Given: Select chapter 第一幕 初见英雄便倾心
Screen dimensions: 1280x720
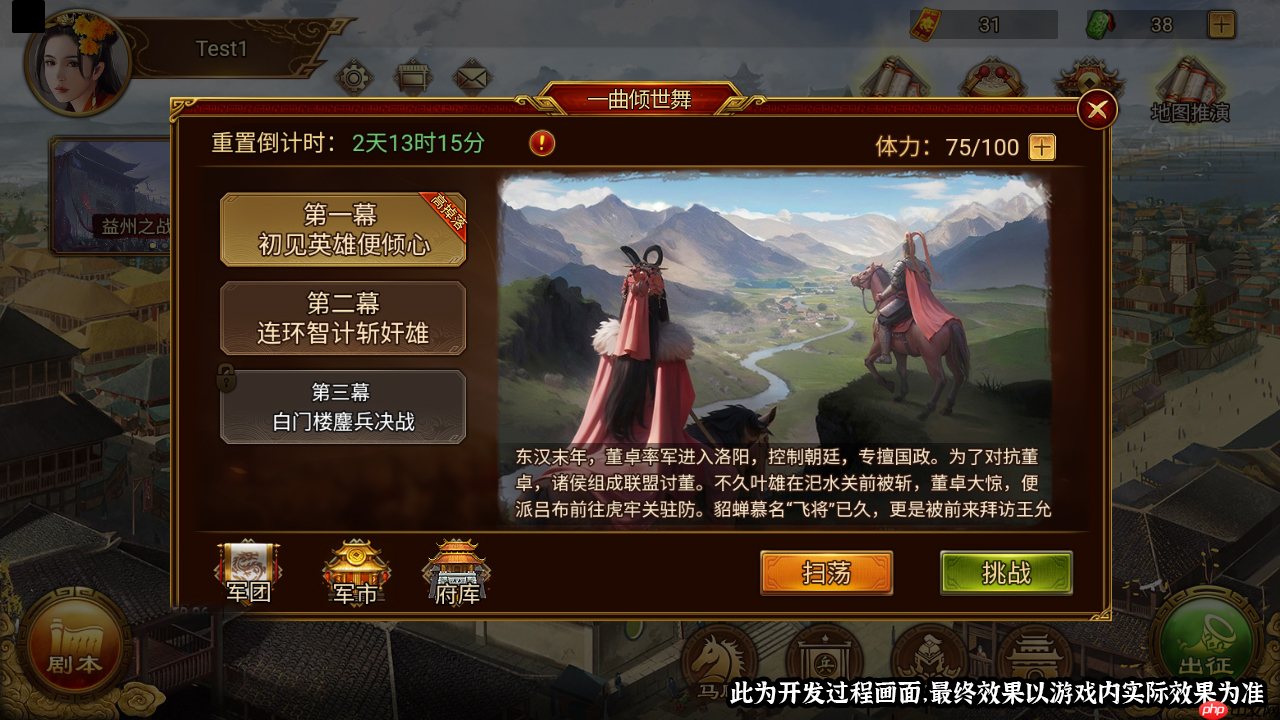Looking at the screenshot, I should (343, 229).
